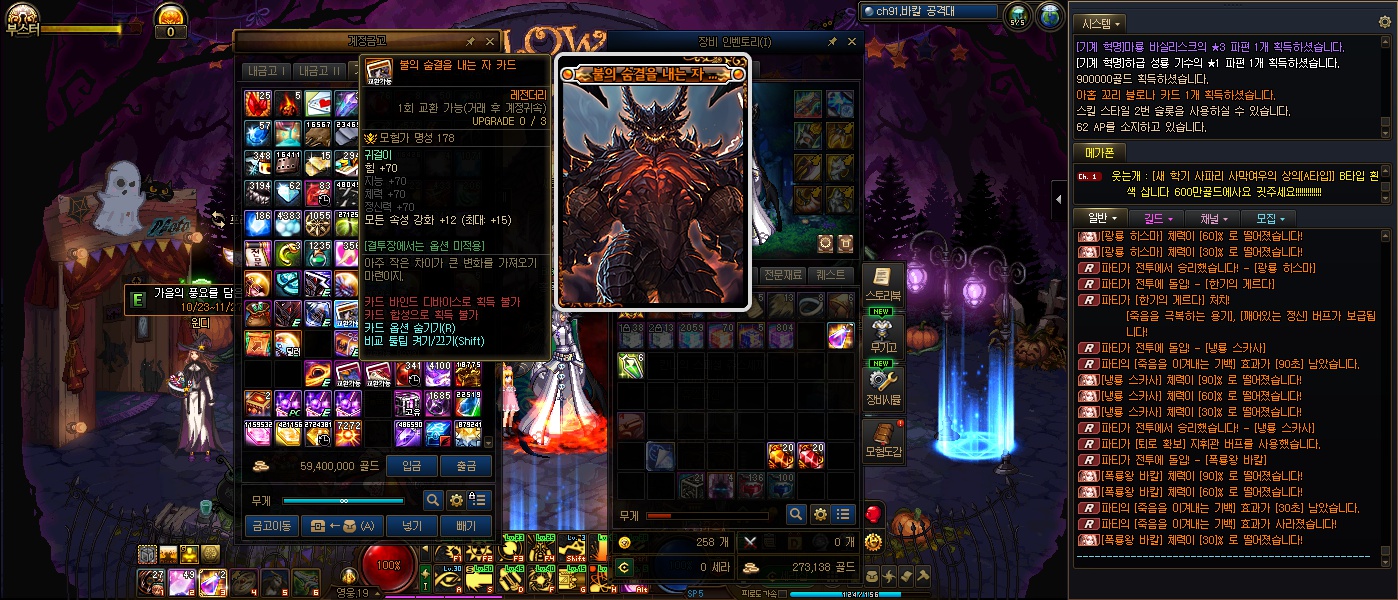Open the 스토리북 storybook side button

coord(884,283)
